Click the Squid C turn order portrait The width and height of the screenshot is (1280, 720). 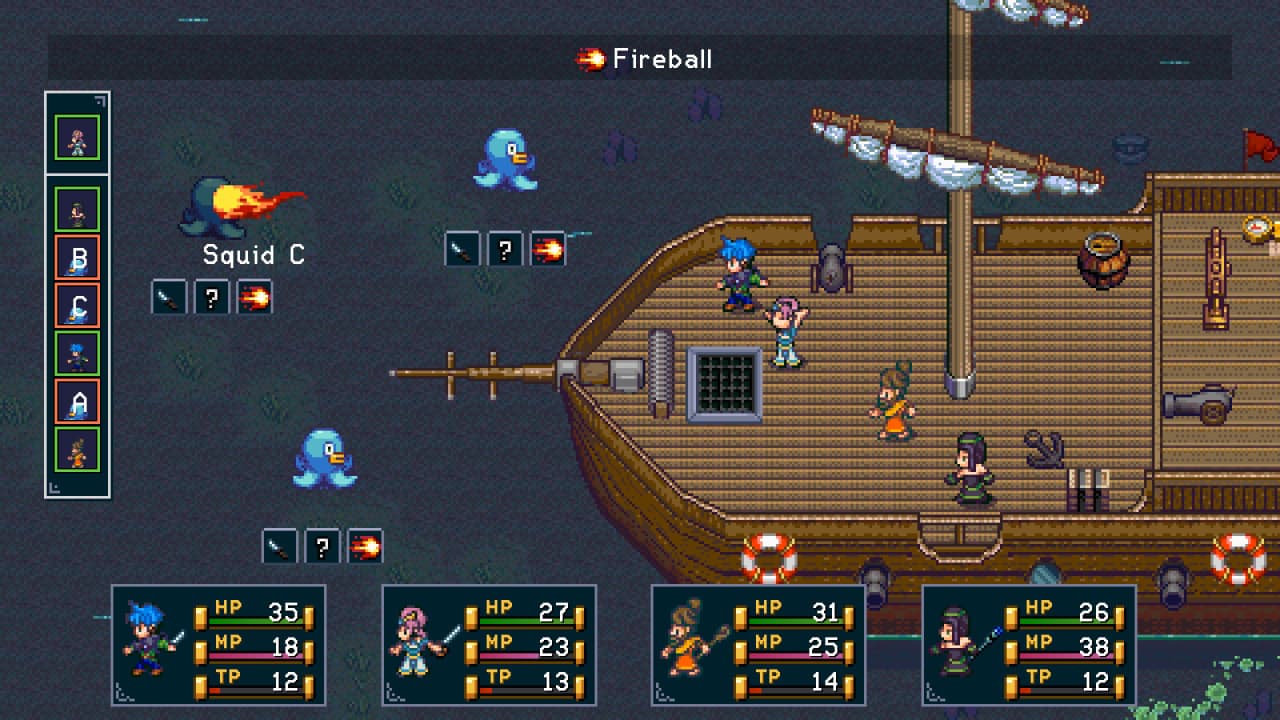click(77, 306)
